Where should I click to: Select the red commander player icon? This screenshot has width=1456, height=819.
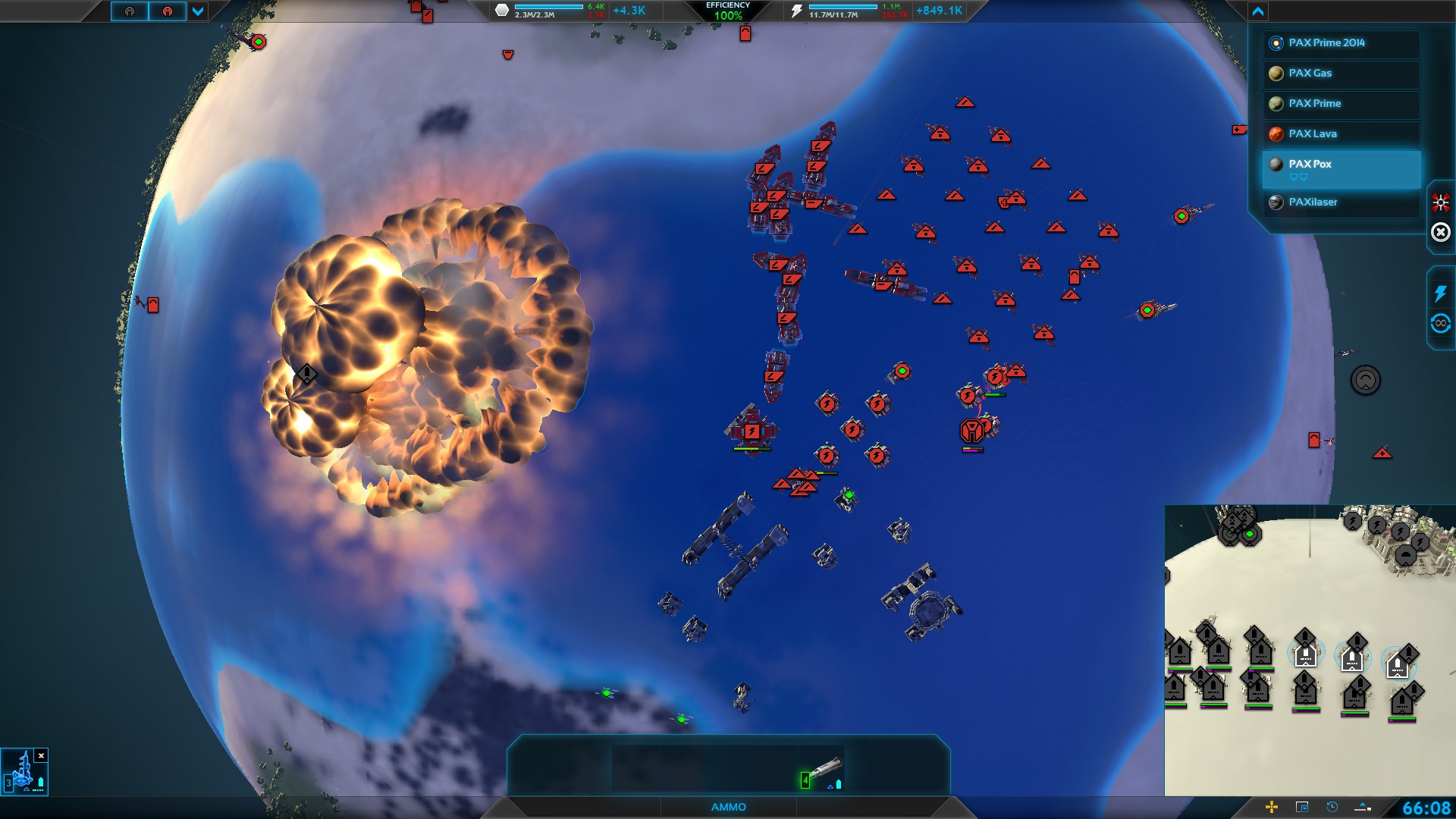click(x=168, y=11)
